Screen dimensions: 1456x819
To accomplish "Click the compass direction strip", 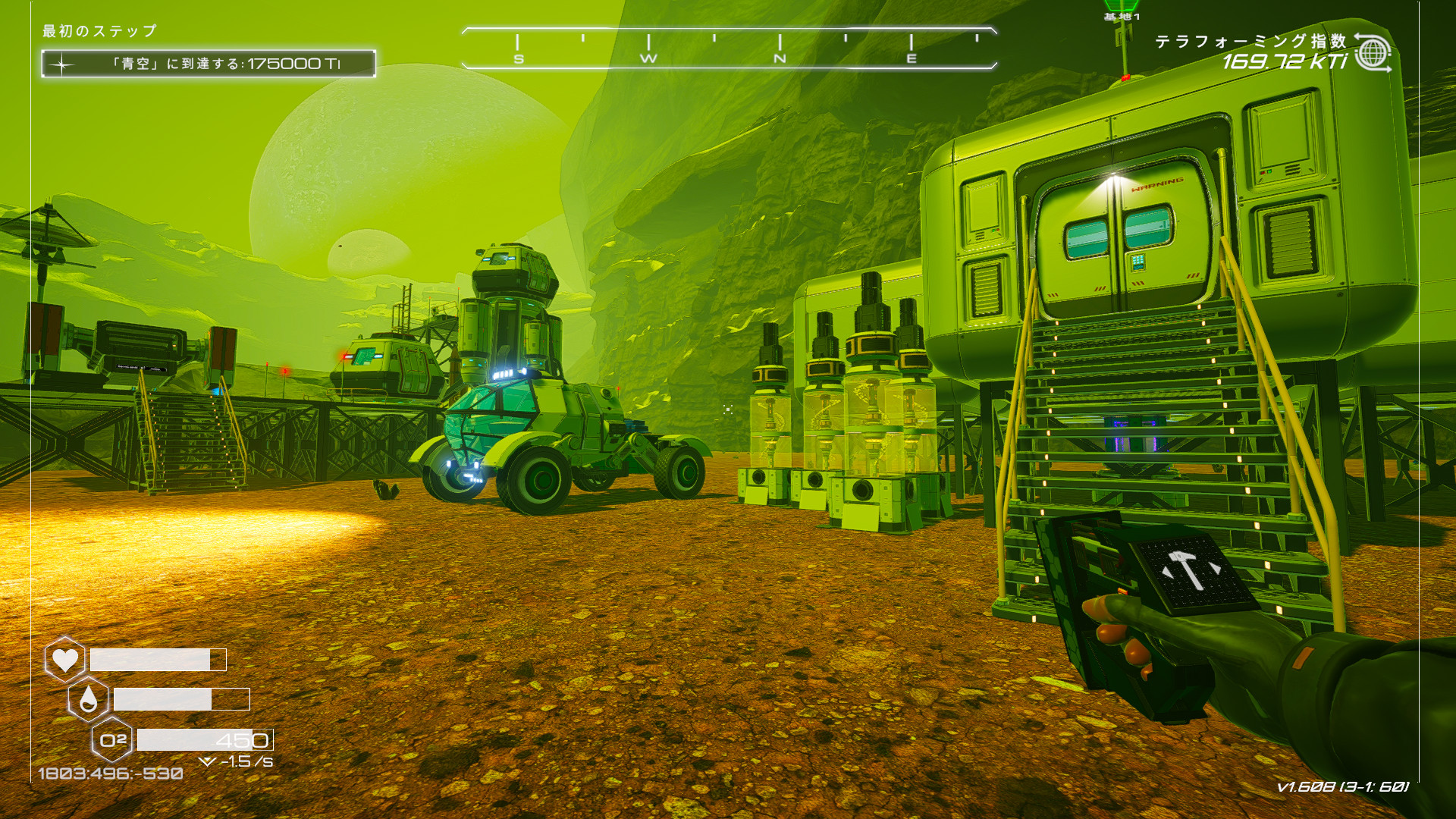I will 728,49.
